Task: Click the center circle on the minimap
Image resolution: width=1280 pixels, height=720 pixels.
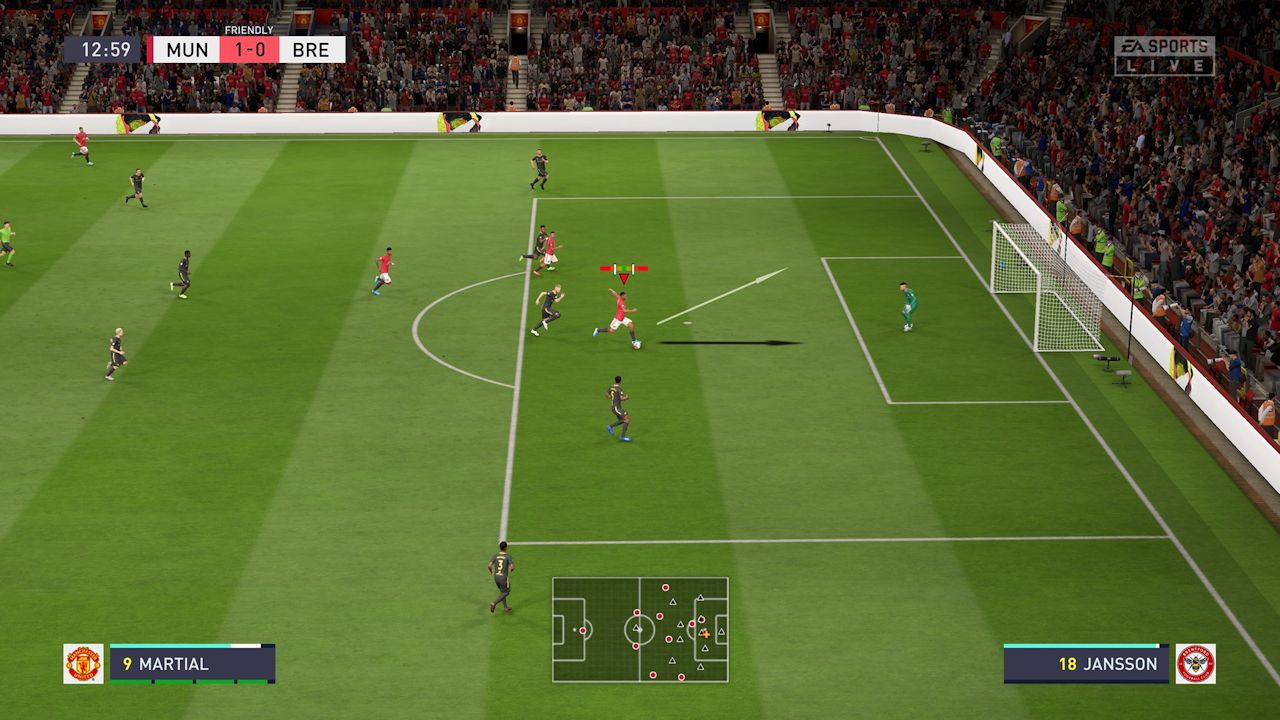Action: 640,630
